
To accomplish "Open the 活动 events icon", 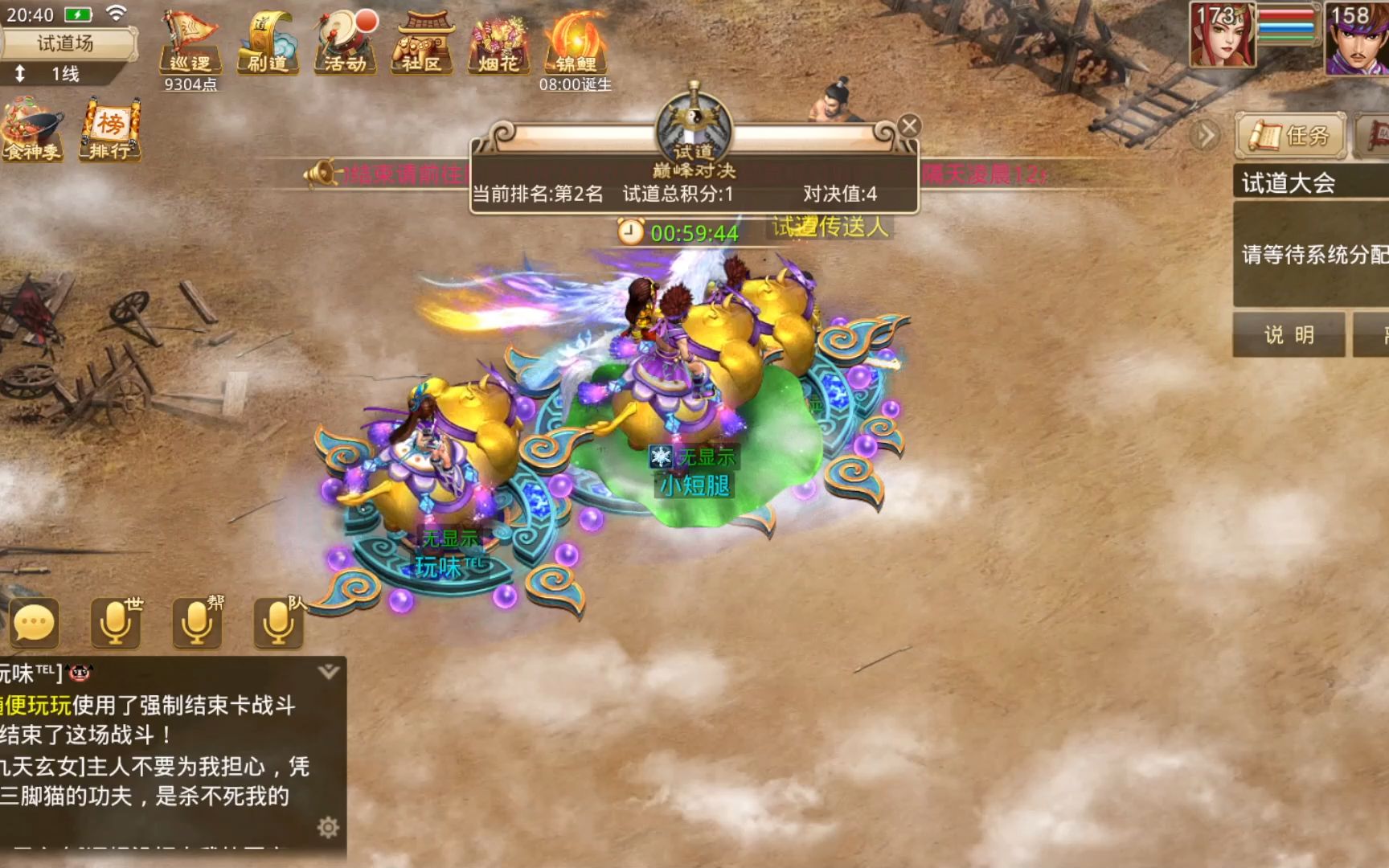I will 346,43.
